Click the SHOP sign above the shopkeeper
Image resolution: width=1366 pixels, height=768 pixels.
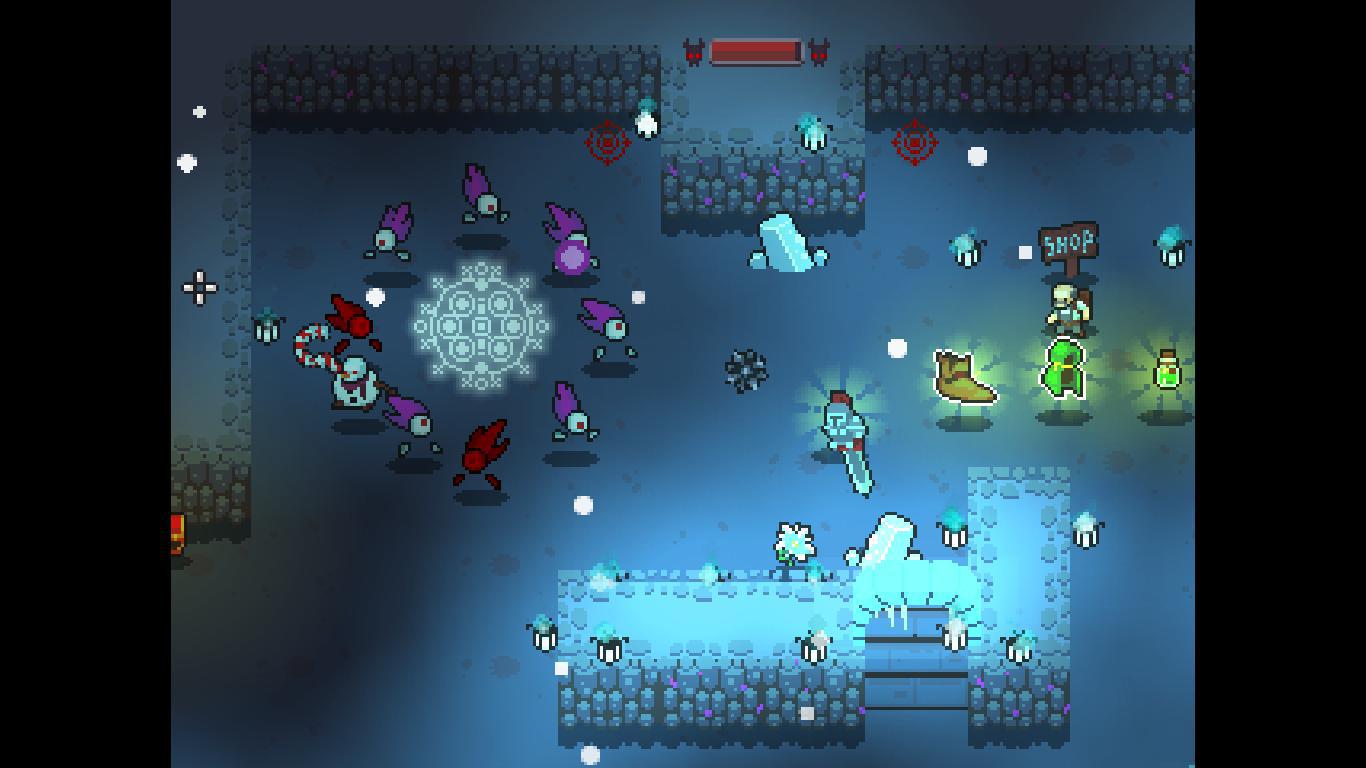pos(1066,241)
